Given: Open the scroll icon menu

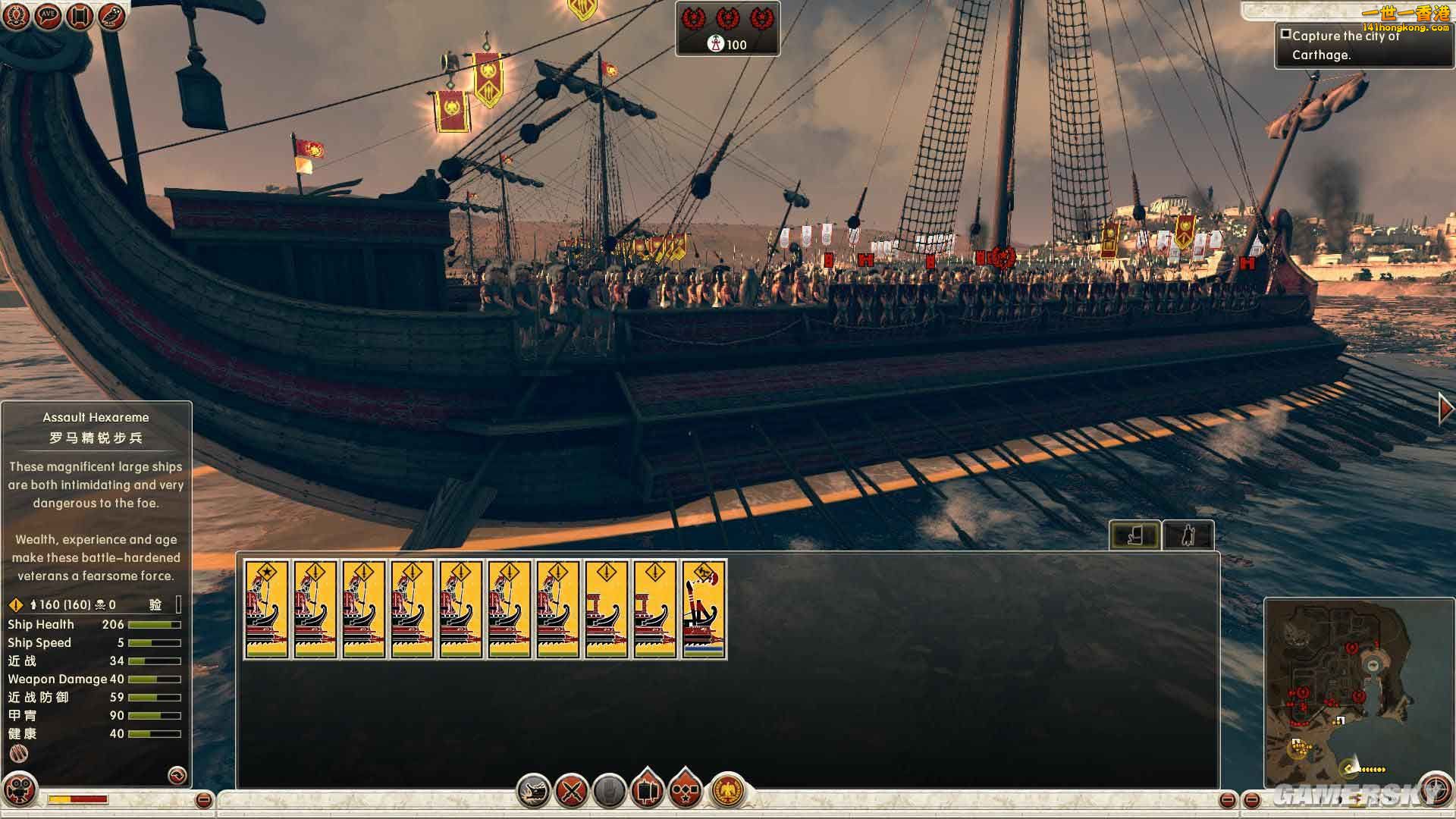Looking at the screenshot, I should tap(80, 16).
